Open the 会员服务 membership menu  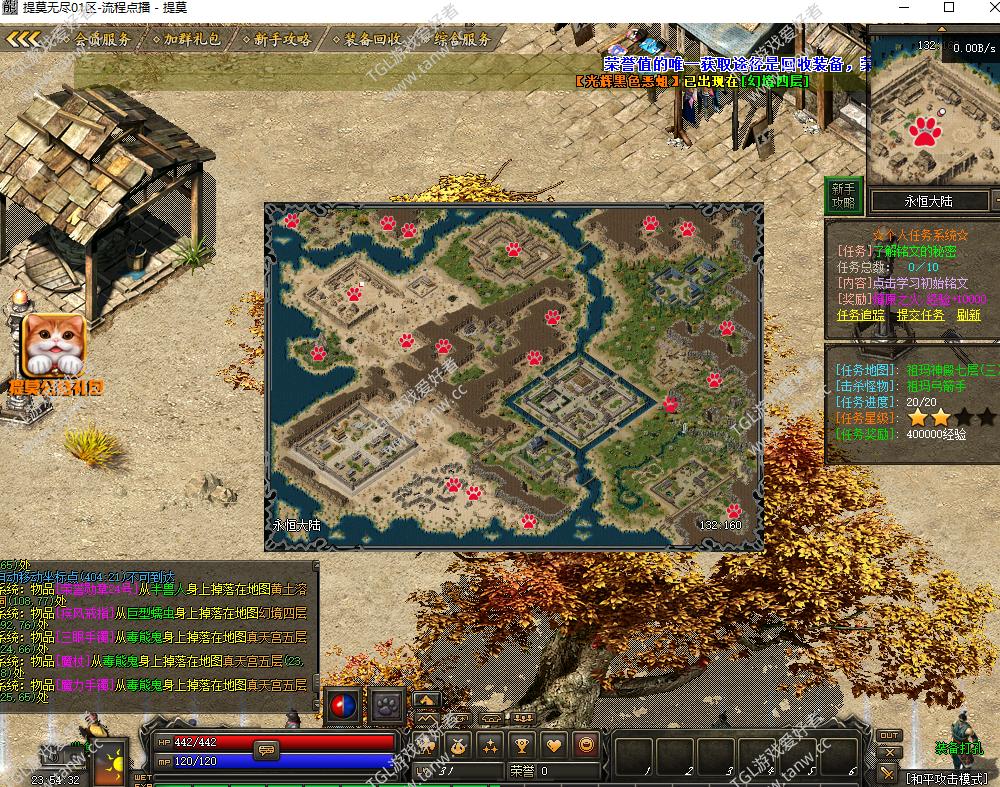pos(103,40)
